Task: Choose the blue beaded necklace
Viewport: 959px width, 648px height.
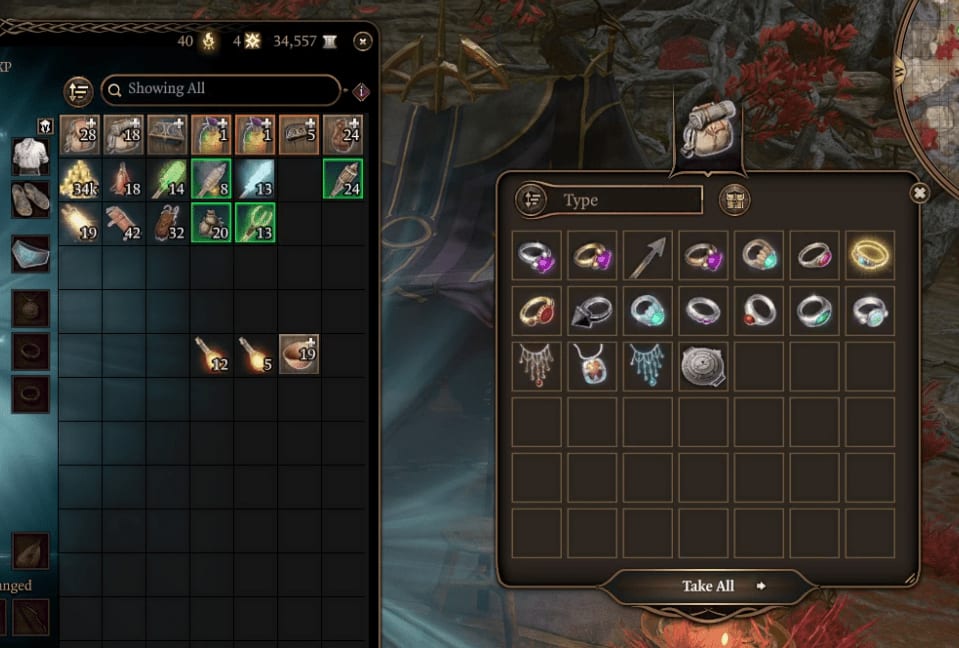Action: click(647, 366)
